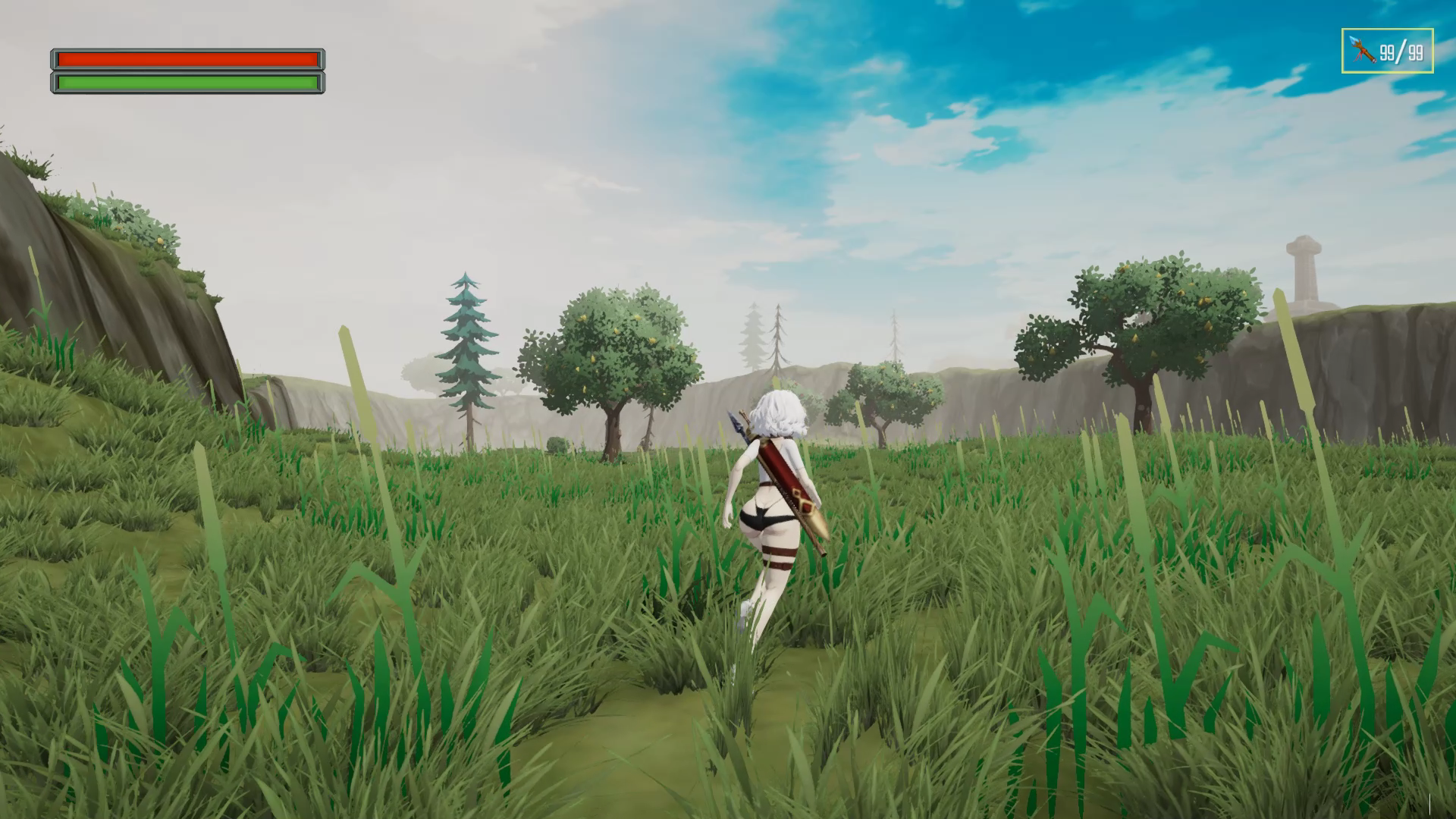Expand the 99/99 counter details
1456x819 pixels.
pos(1403,53)
